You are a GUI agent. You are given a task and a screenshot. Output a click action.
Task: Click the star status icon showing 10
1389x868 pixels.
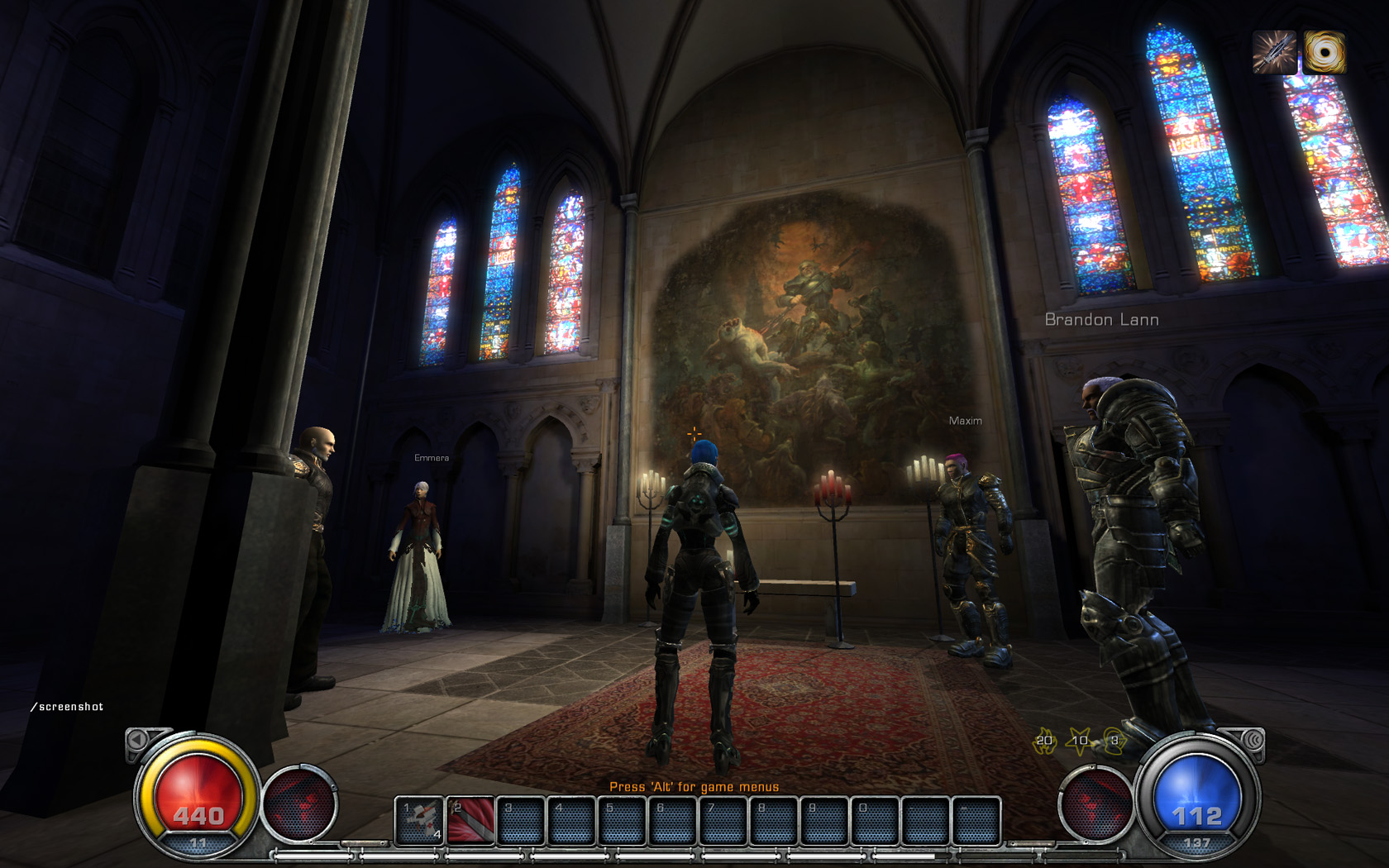click(1080, 741)
